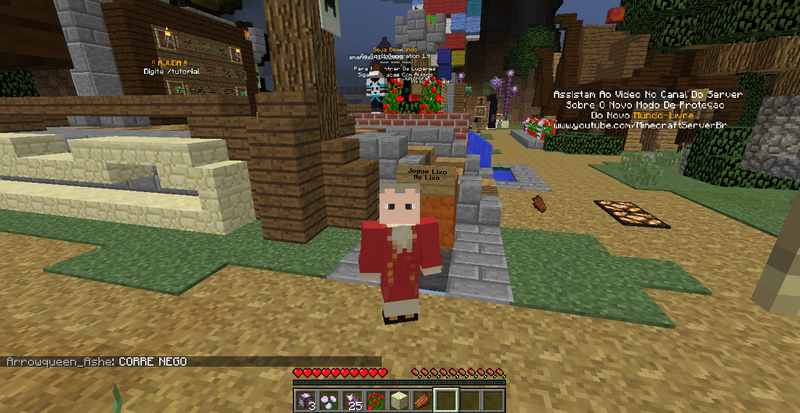This screenshot has height=413, width=800.
Task: Select the hotbar stack of 25 items
Action: coord(351,400)
